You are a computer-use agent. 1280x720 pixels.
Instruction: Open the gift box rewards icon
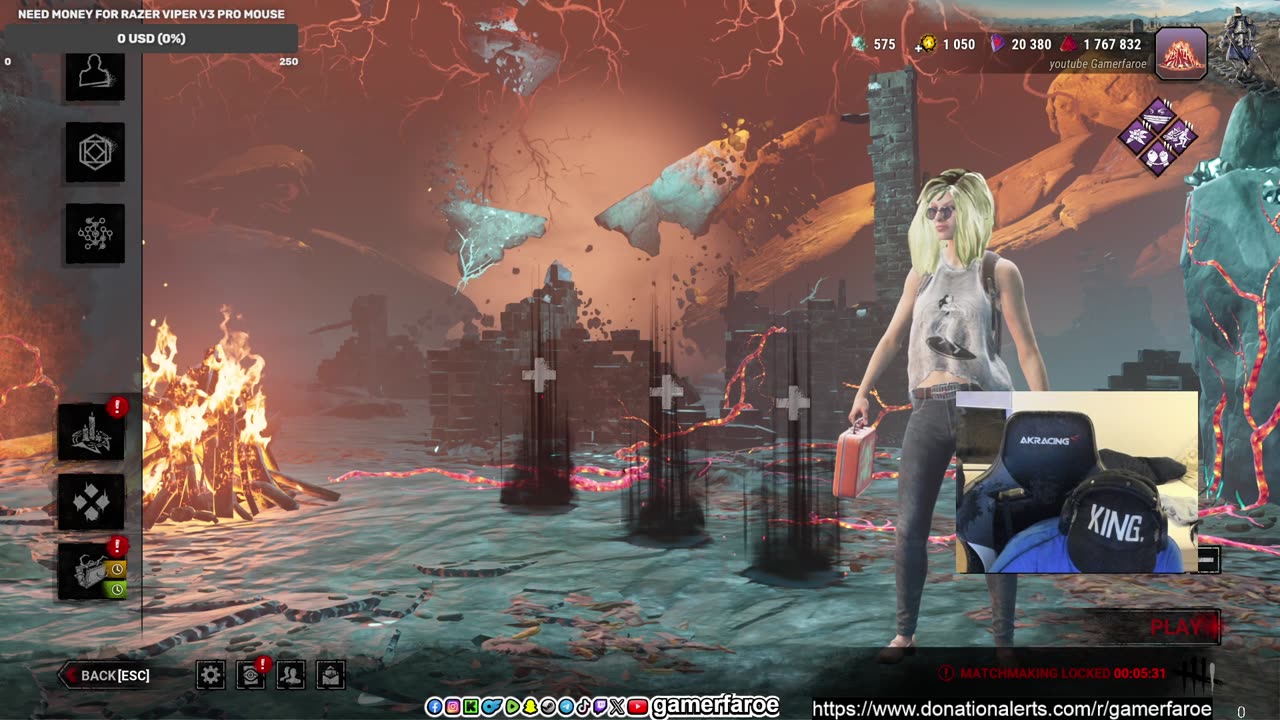[91, 572]
